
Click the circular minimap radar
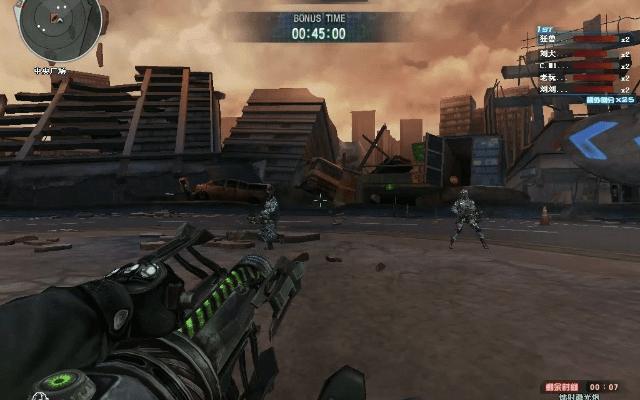(60, 27)
